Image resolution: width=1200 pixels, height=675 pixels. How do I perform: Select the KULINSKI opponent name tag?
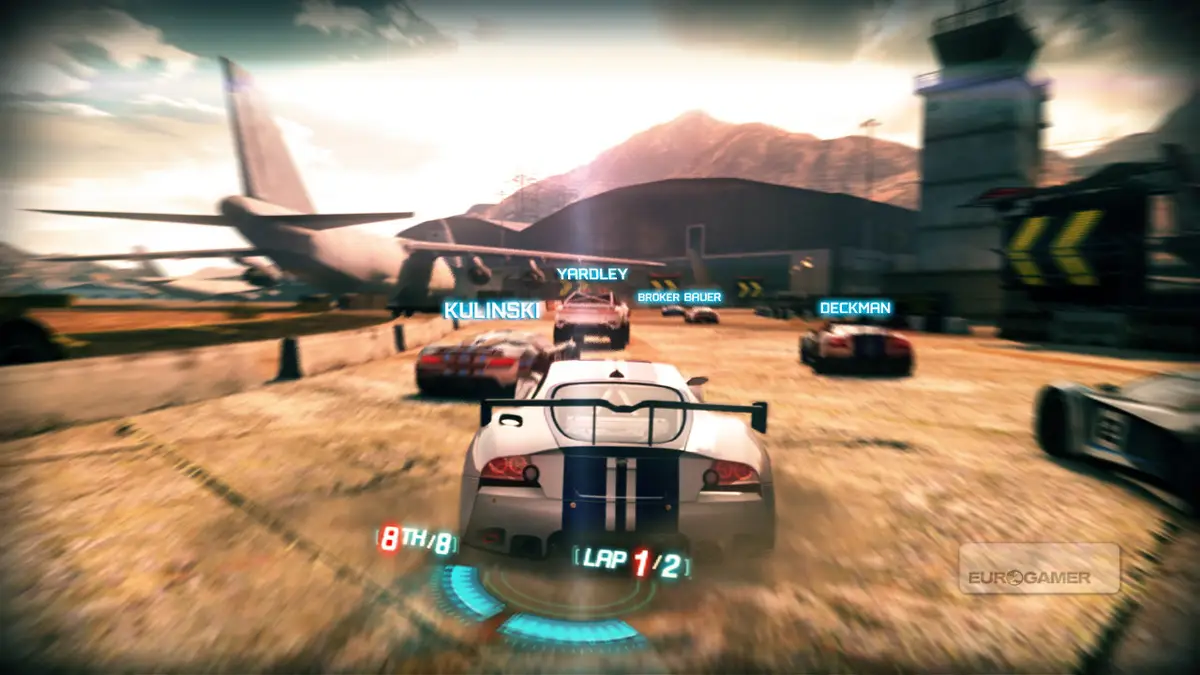pyautogui.click(x=491, y=310)
